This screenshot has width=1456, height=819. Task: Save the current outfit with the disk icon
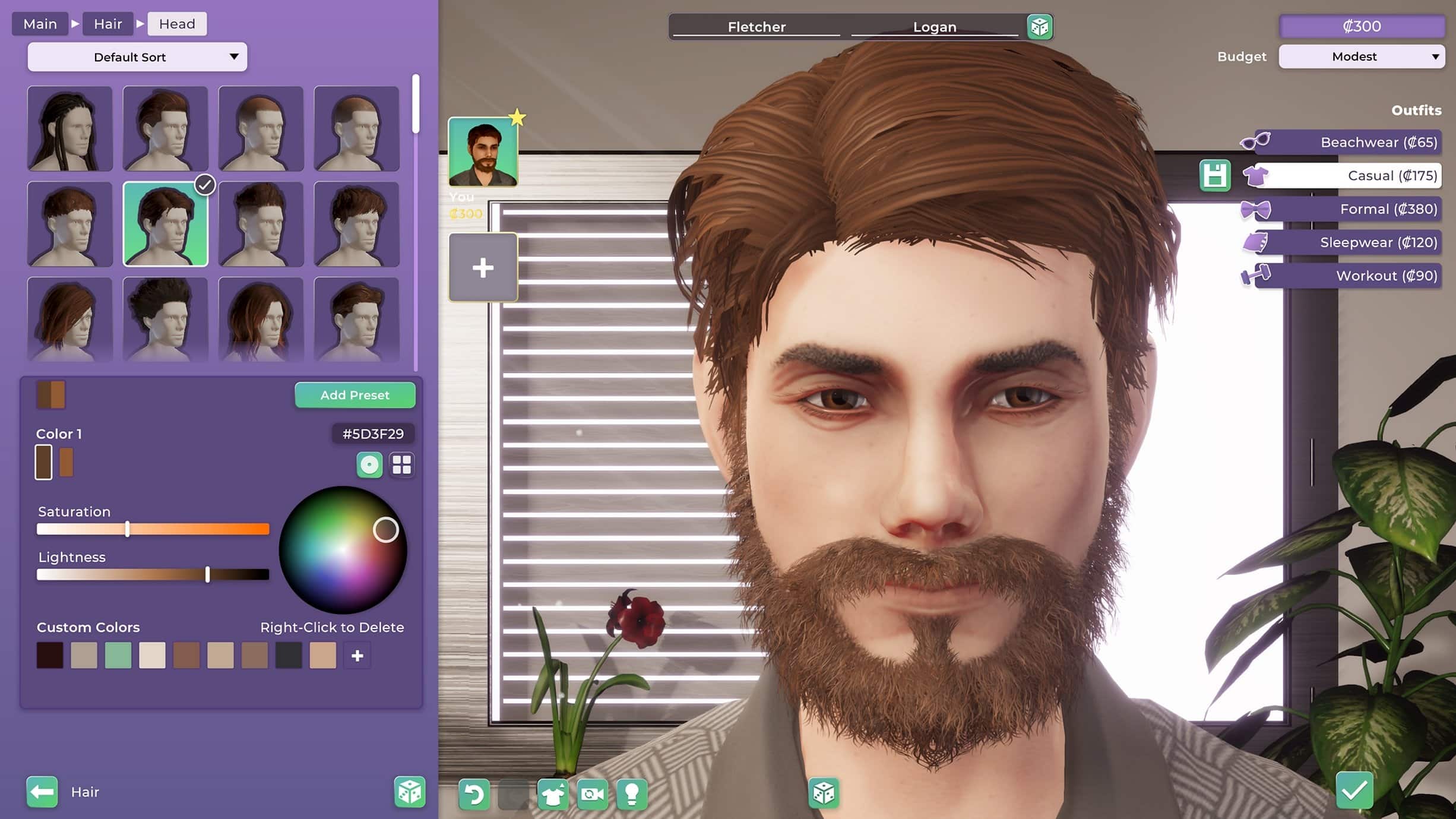[x=1214, y=176]
